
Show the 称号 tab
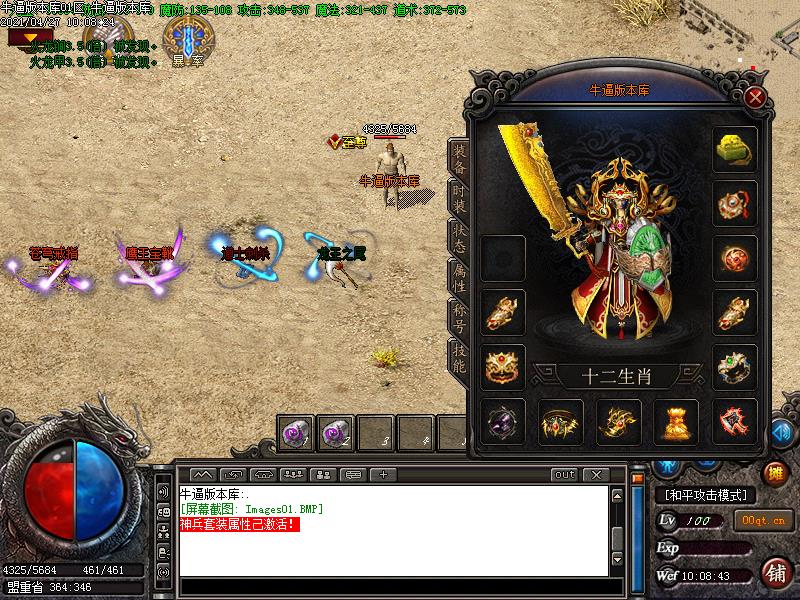point(459,319)
